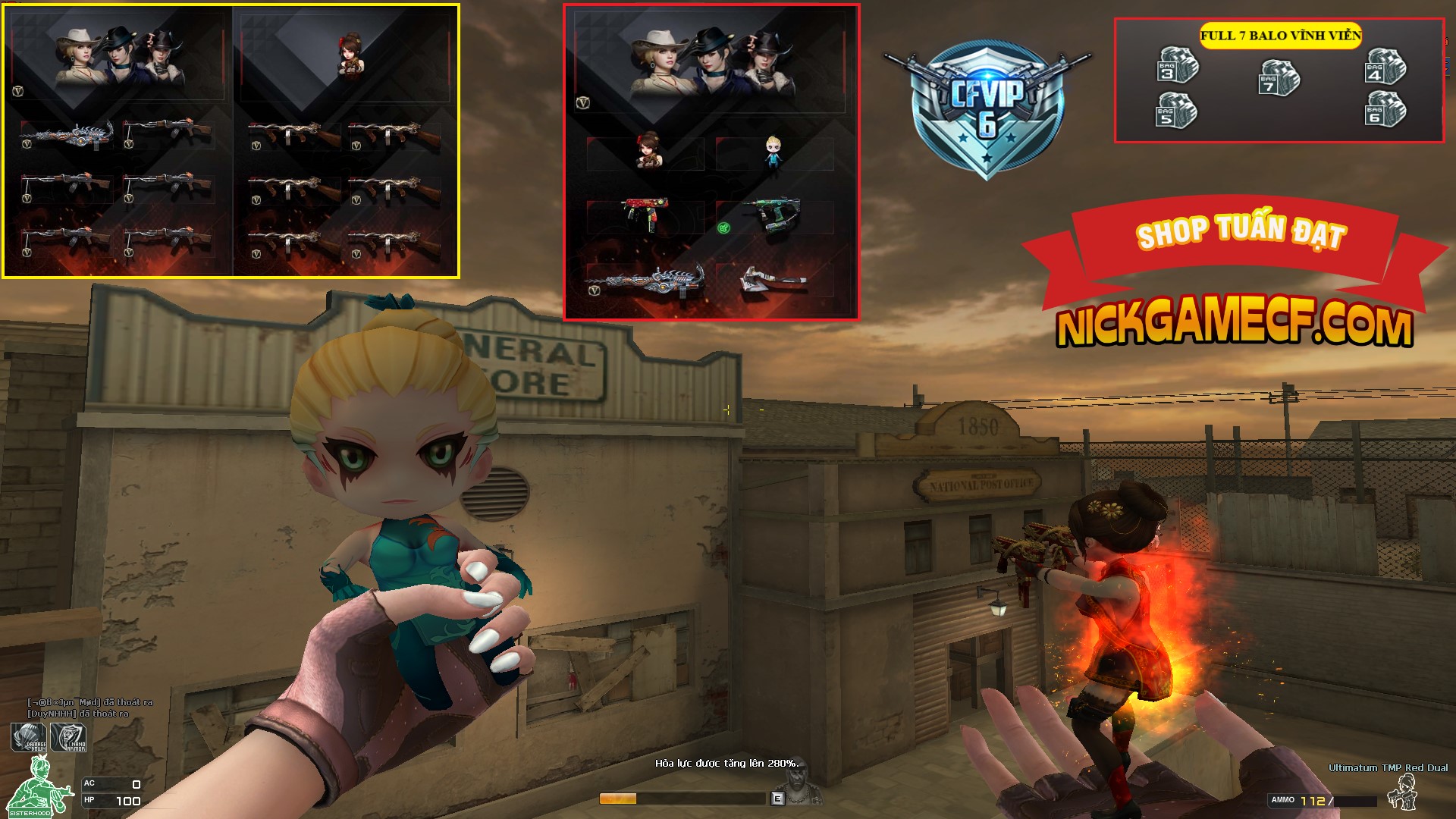Select the Bag 3 backpack icon
The image size is (1456, 819).
click(x=1178, y=66)
